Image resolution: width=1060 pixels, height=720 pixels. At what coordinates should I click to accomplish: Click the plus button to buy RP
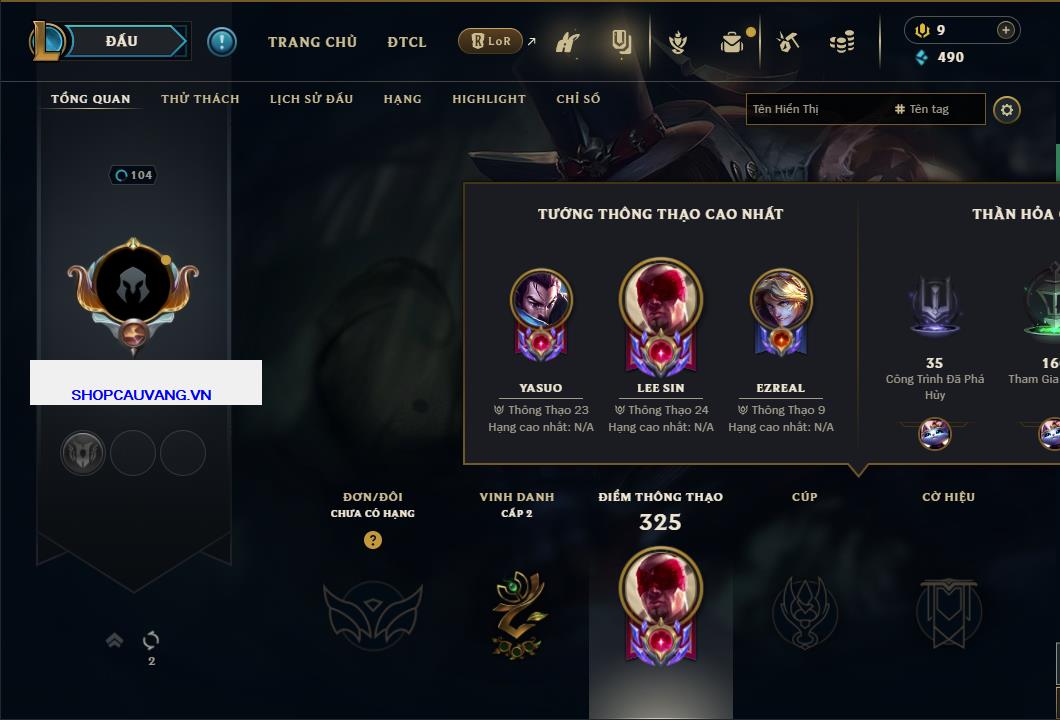(x=1006, y=30)
